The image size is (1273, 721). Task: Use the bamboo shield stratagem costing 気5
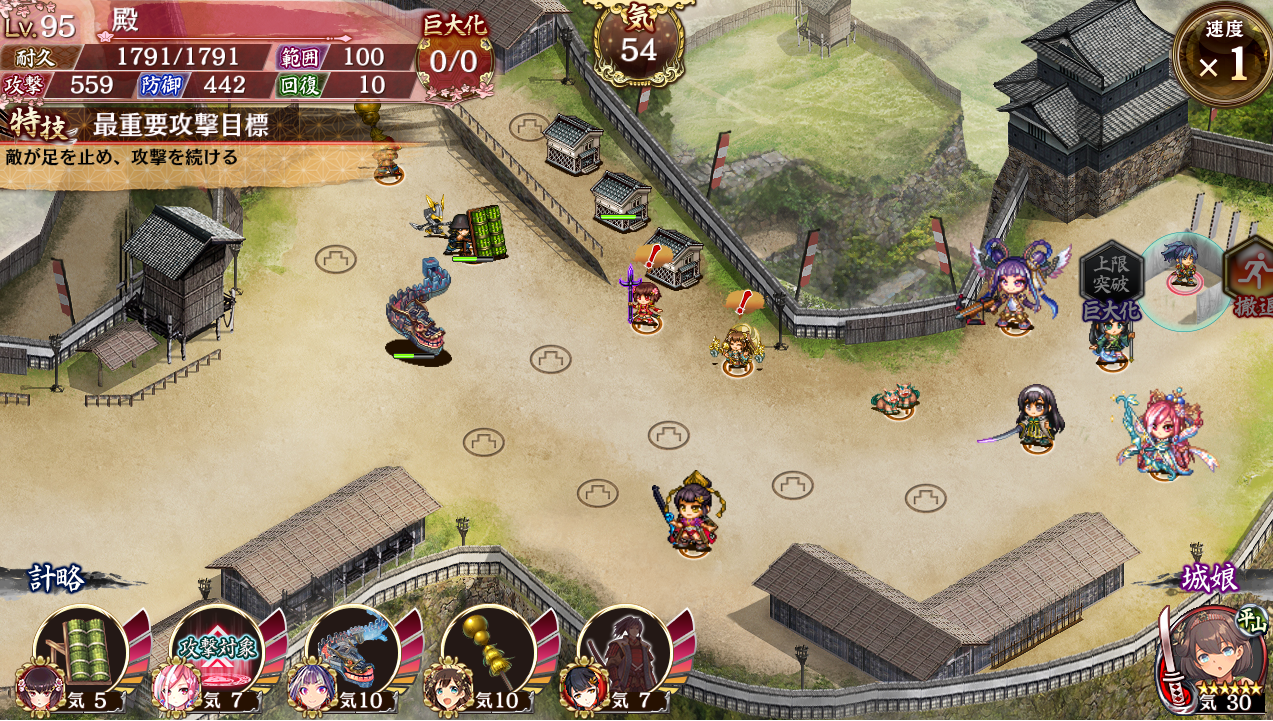click(x=80, y=652)
